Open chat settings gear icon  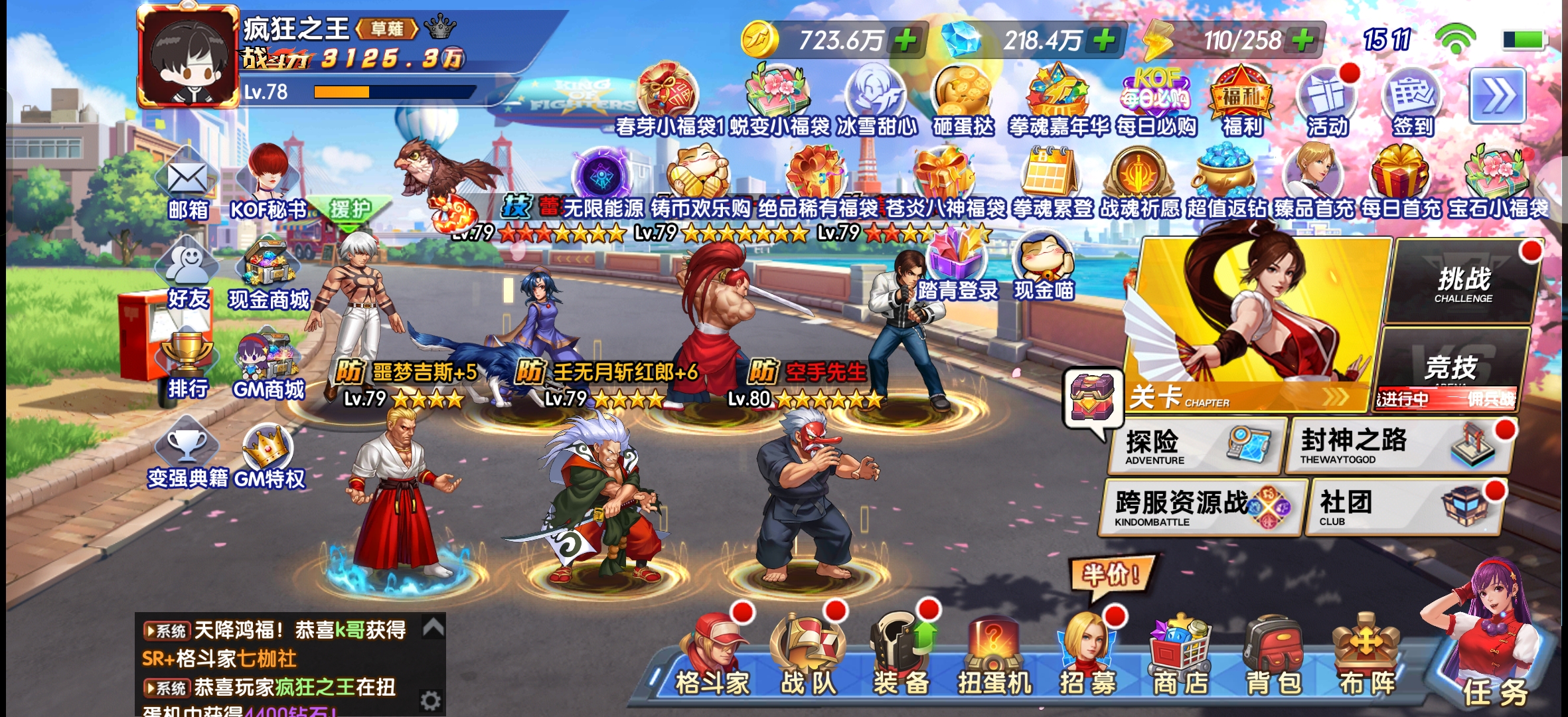pyautogui.click(x=430, y=700)
